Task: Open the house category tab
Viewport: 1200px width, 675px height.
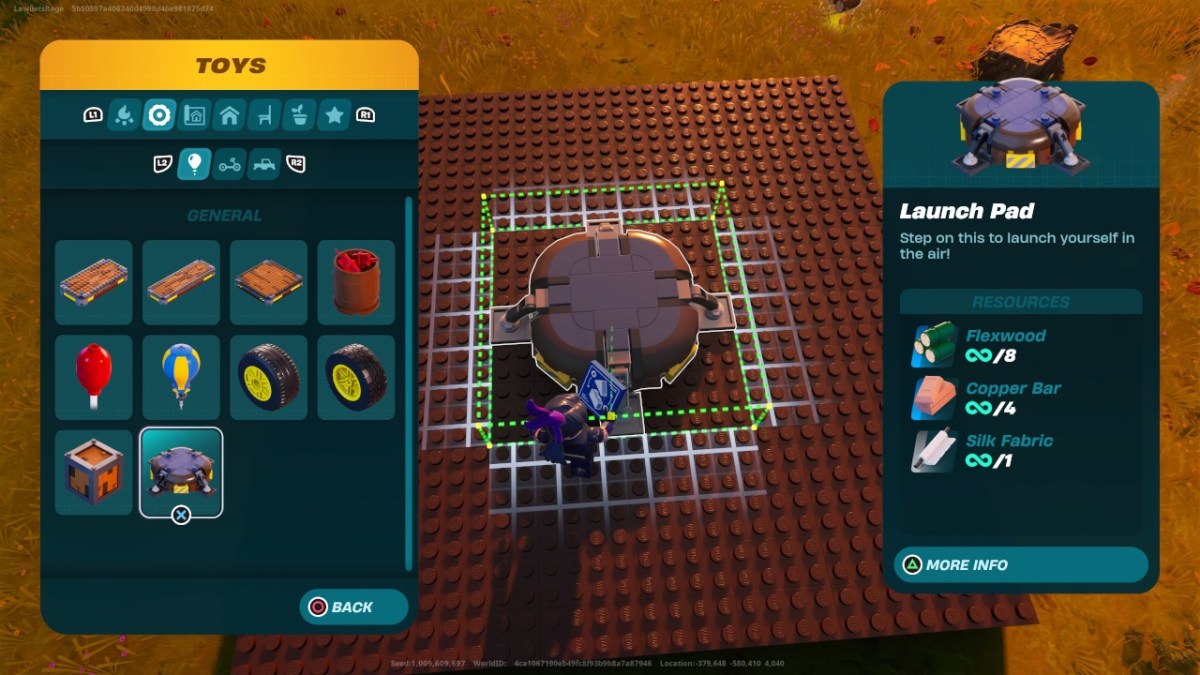Action: click(x=229, y=115)
